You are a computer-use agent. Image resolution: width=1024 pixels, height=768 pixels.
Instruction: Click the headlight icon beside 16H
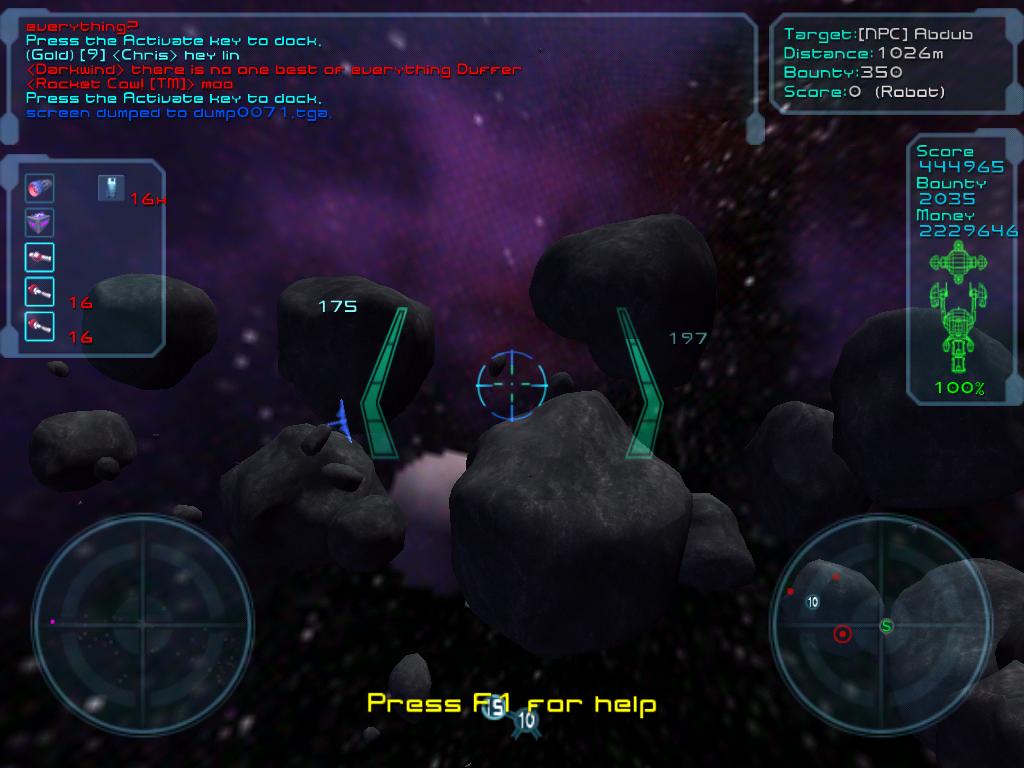point(111,187)
